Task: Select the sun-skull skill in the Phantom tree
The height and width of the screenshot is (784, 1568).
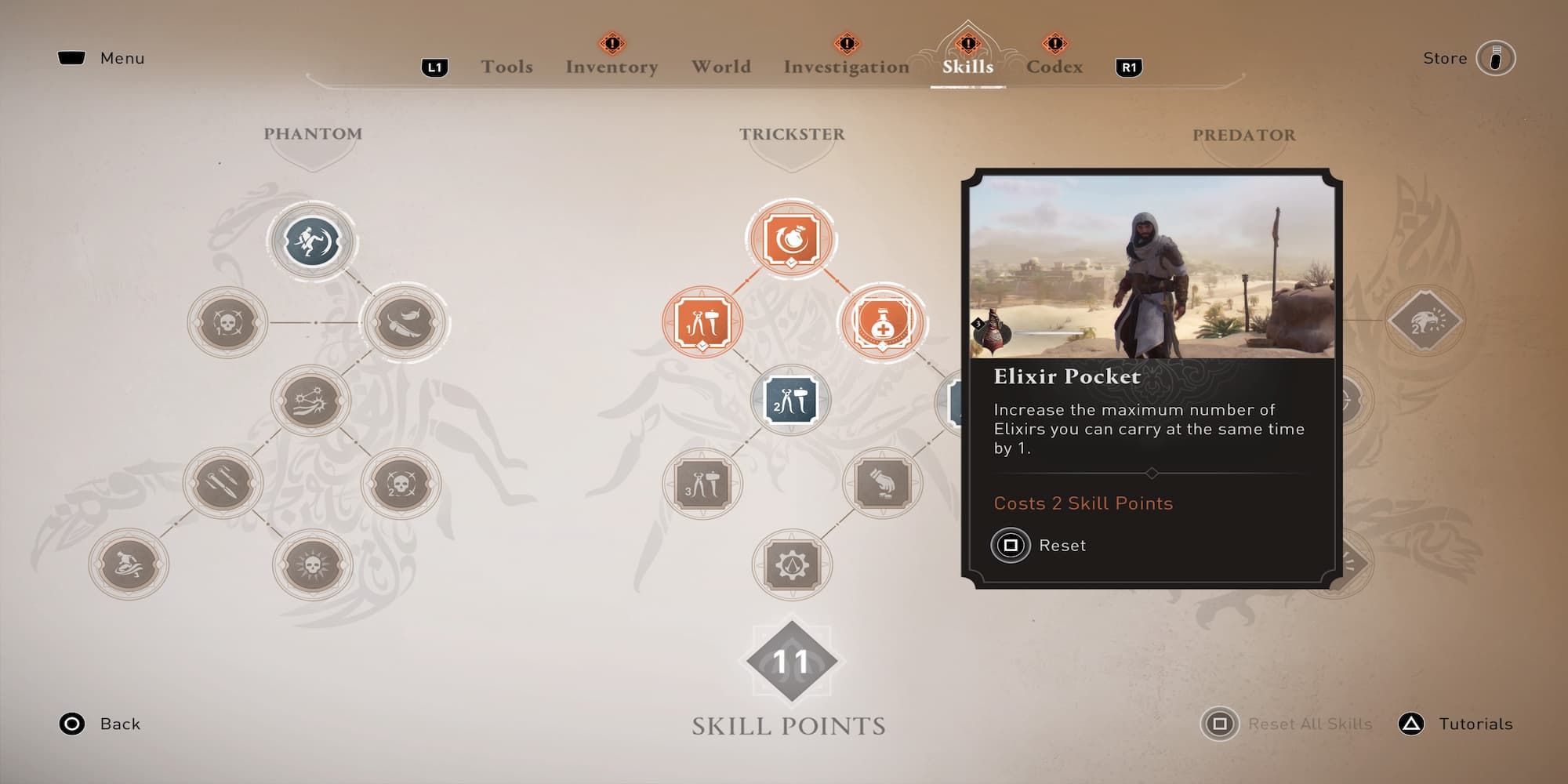Action: pos(311,564)
